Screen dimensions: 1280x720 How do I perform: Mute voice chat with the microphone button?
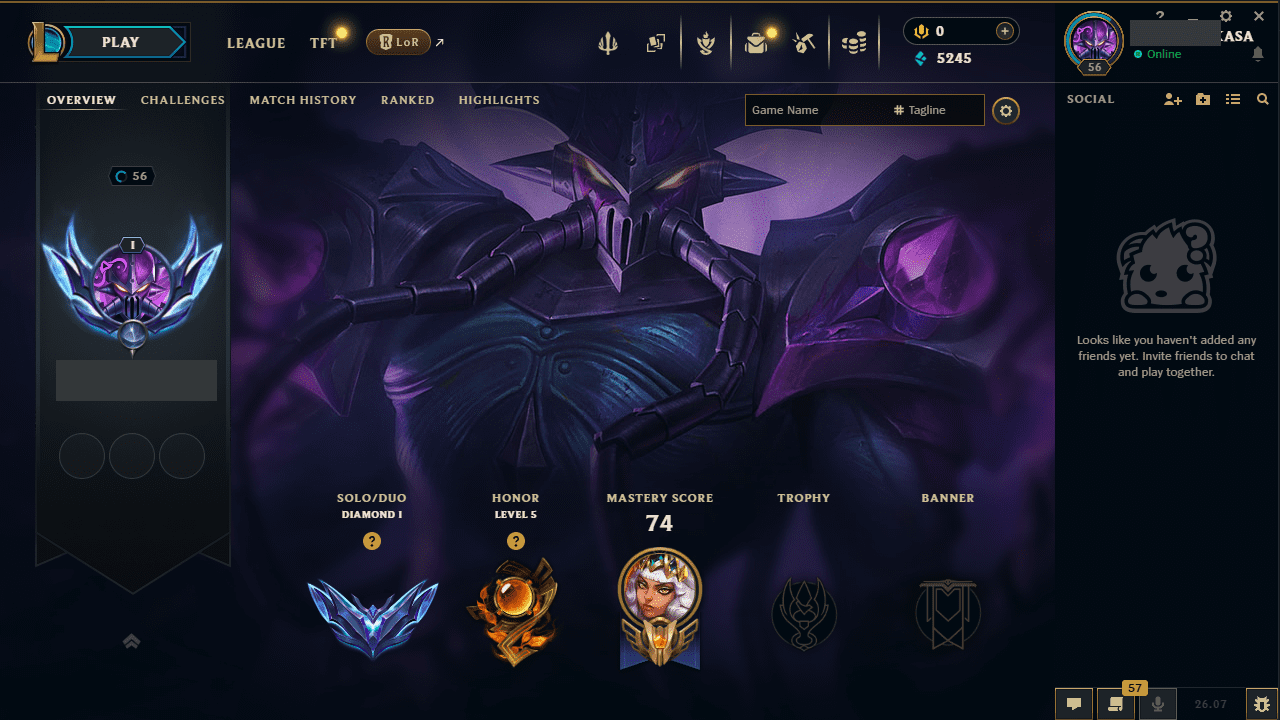click(x=1157, y=704)
